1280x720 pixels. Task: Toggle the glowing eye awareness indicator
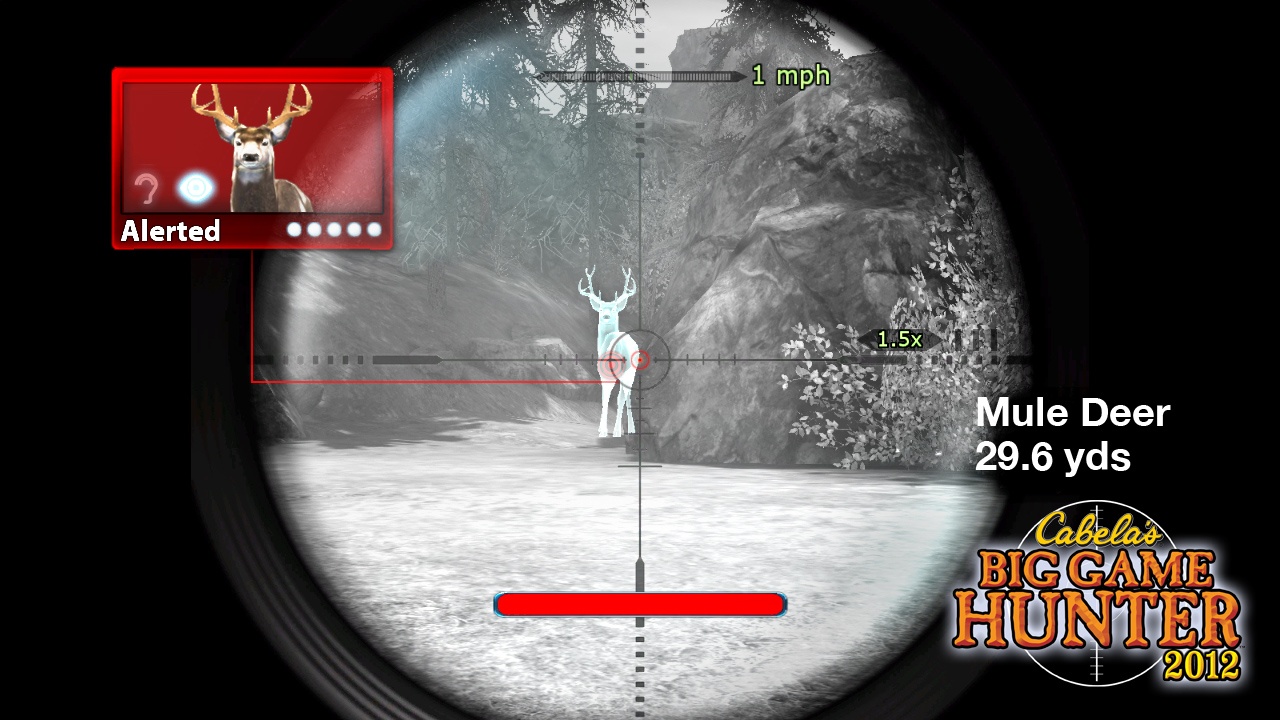(x=194, y=188)
